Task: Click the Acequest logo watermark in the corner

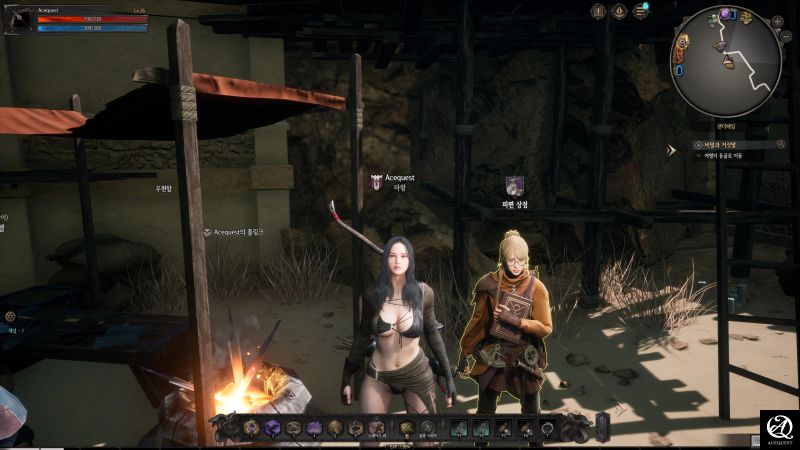Action: pos(779,428)
